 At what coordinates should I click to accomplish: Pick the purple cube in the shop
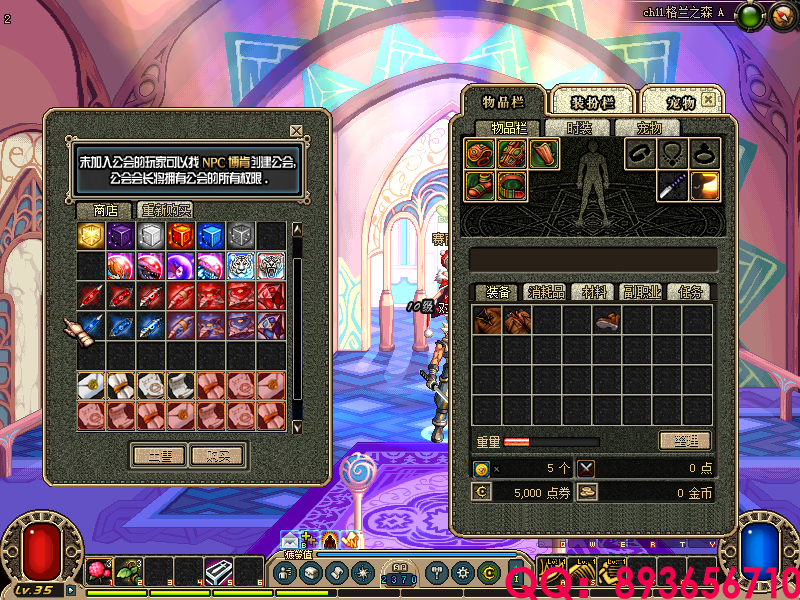(121, 236)
